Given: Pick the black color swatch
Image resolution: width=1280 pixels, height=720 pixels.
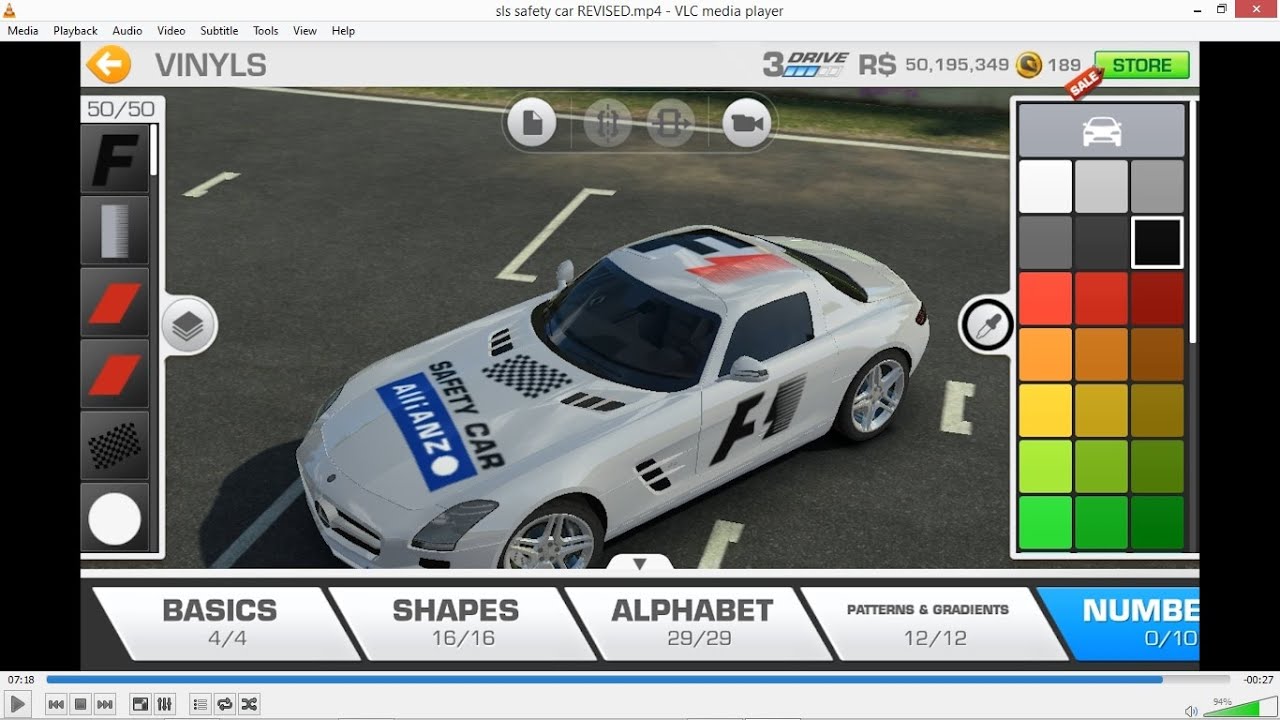Looking at the screenshot, I should point(1157,243).
